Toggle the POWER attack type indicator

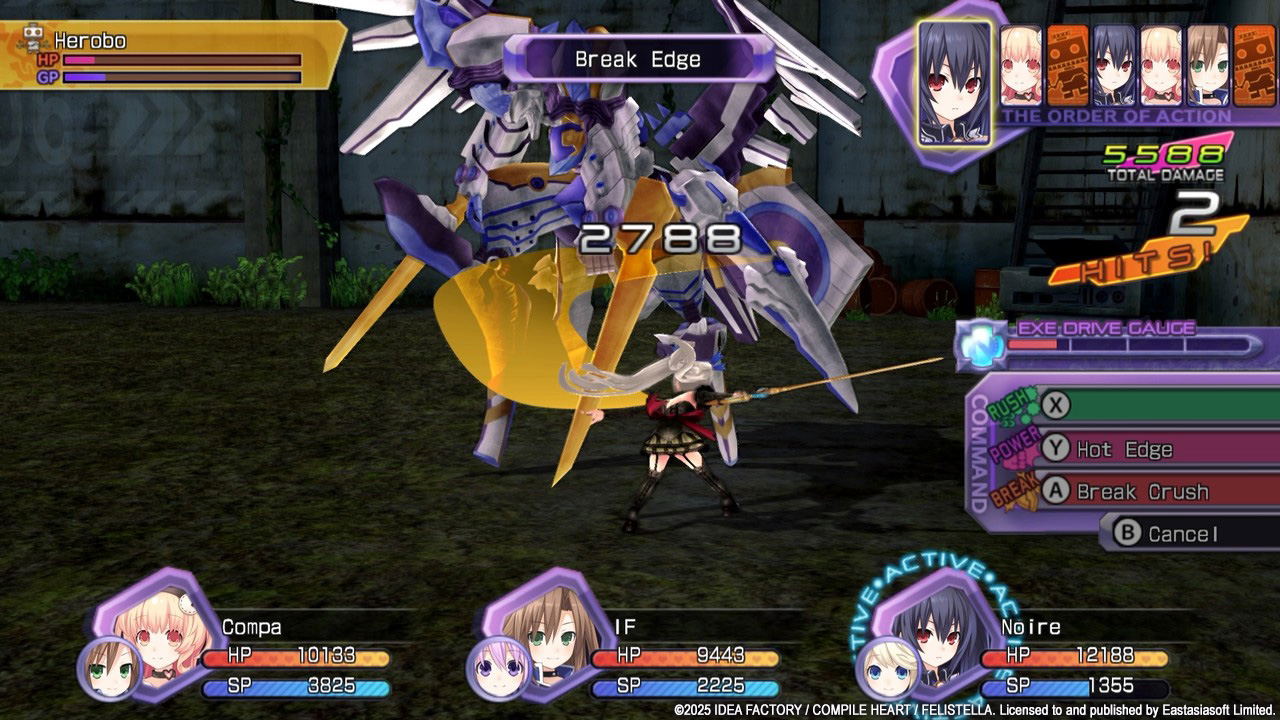coord(1016,446)
